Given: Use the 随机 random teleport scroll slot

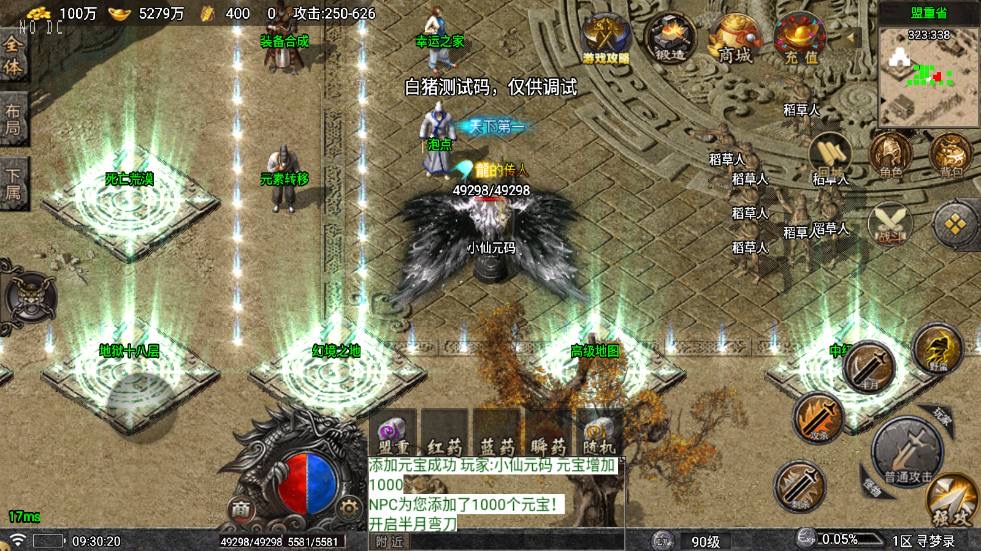Looking at the screenshot, I should pyautogui.click(x=599, y=433).
